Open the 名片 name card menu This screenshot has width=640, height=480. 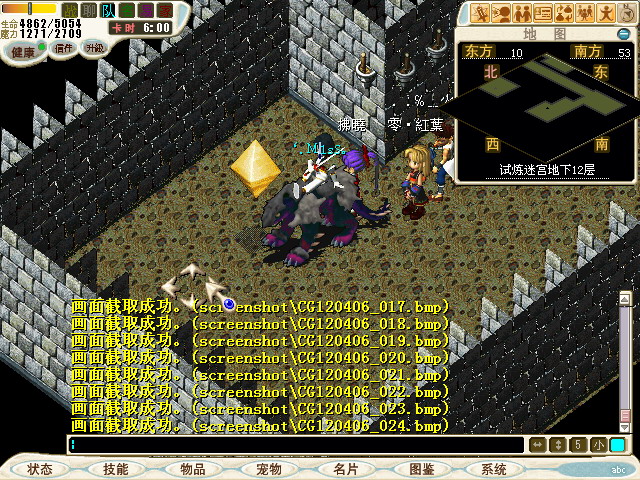(x=345, y=468)
